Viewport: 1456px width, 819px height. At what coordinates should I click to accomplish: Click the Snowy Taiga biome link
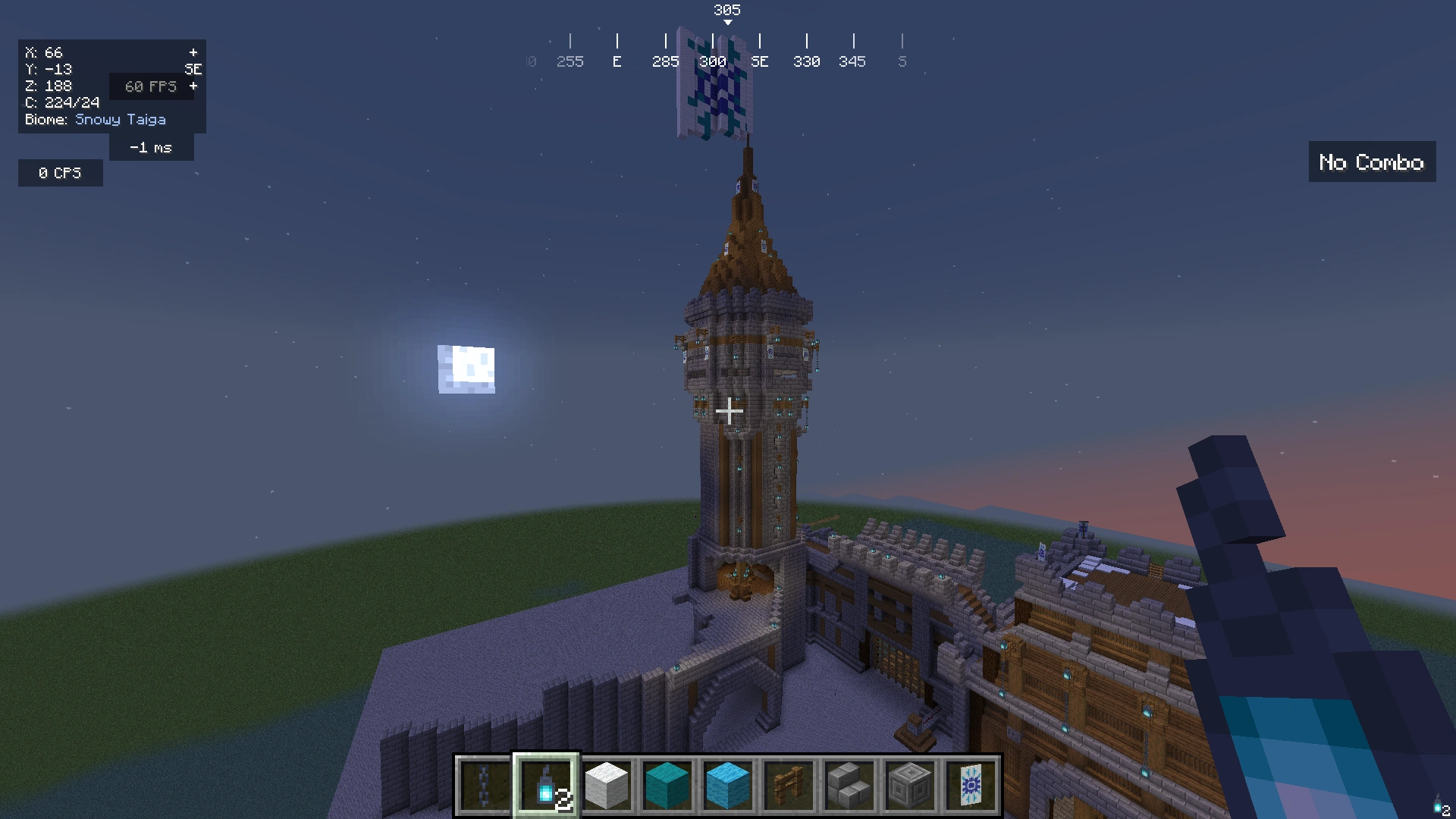click(x=121, y=119)
